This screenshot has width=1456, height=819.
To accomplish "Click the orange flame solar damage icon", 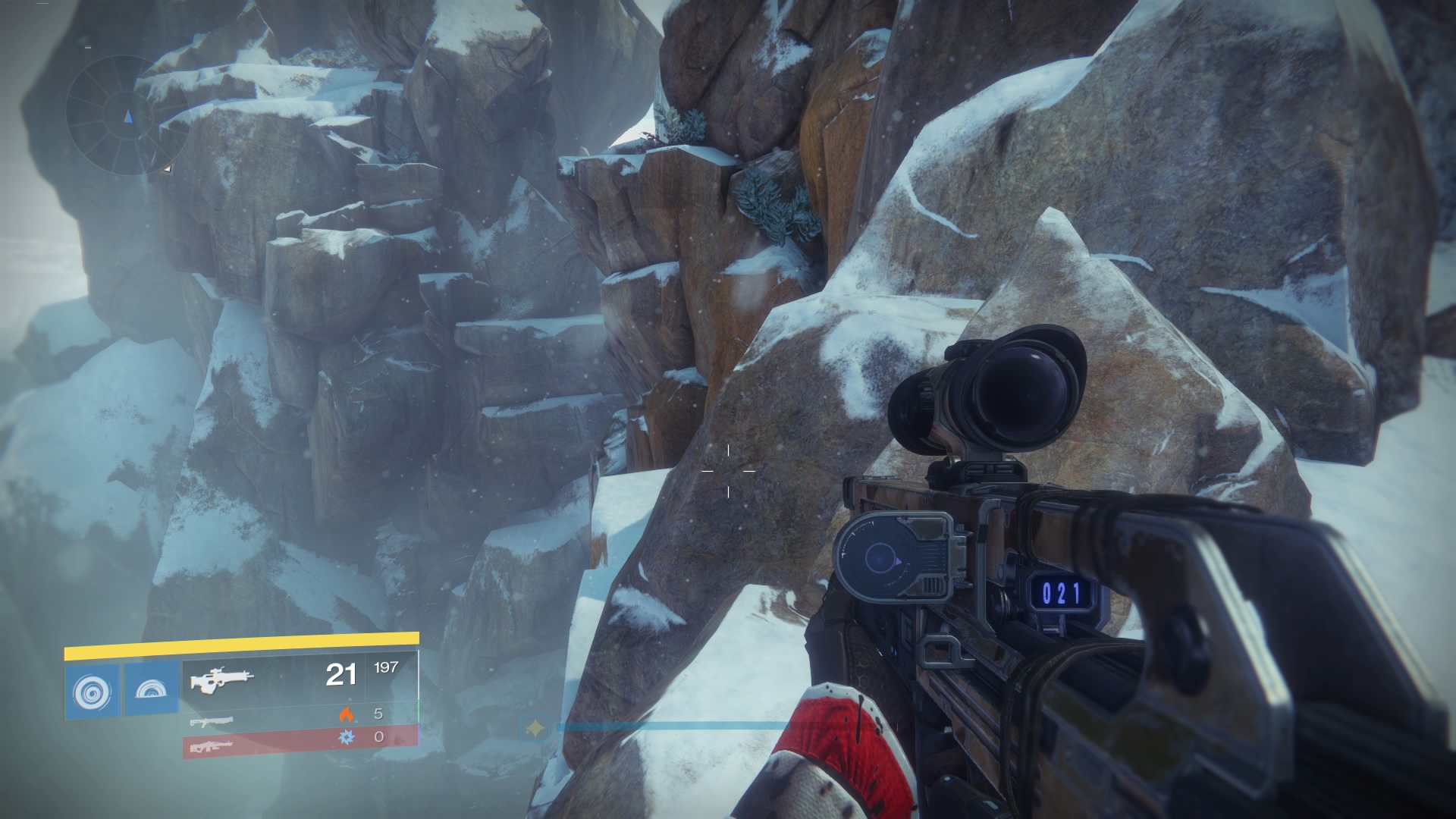I will pos(347,714).
